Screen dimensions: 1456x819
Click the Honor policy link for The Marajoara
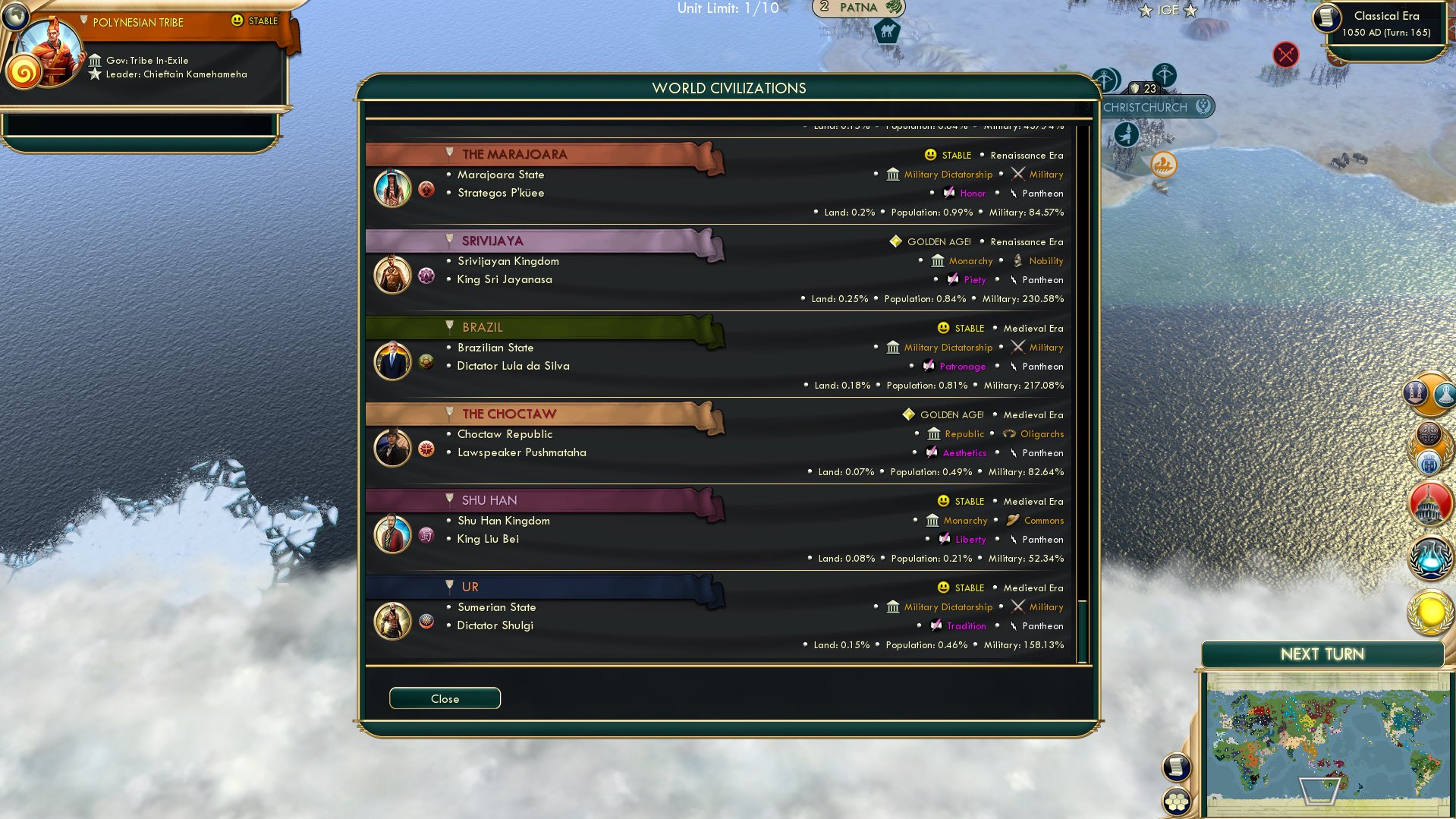[x=972, y=194]
